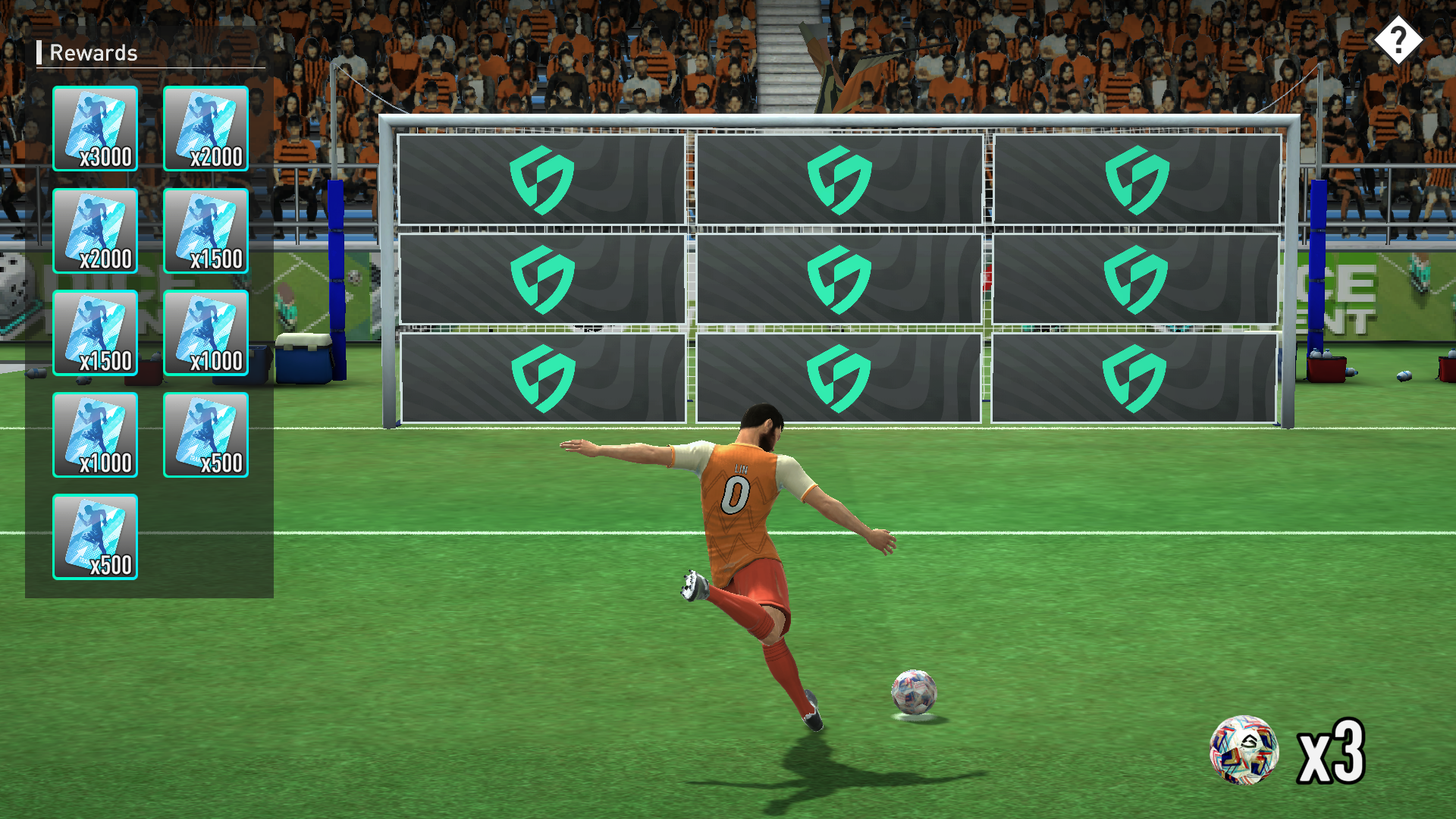Viewport: 1456px width, 819px height.
Task: Select the x2000 reward in second row
Action: [x=95, y=231]
